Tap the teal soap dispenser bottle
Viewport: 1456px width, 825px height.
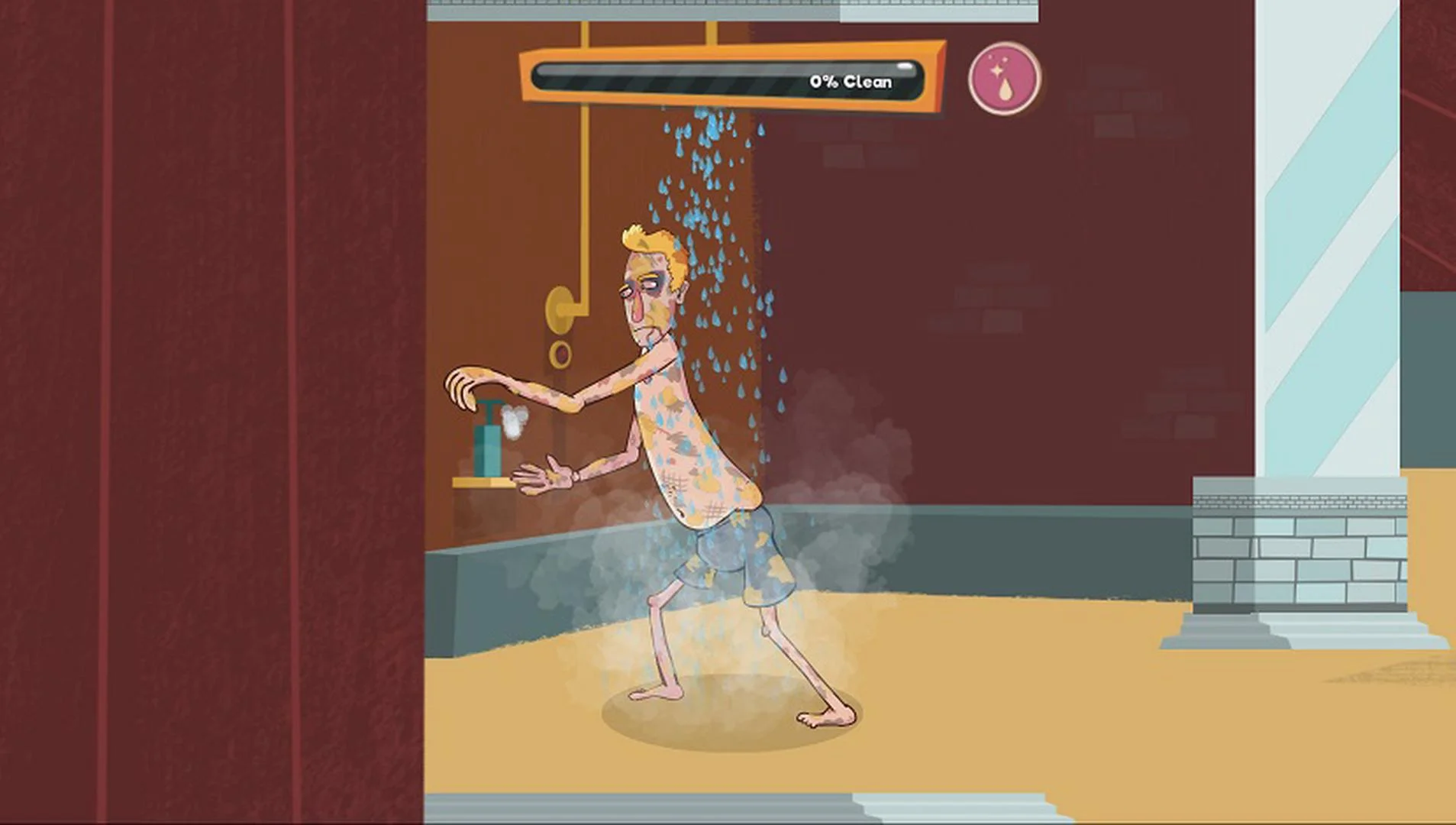pyautogui.click(x=489, y=451)
